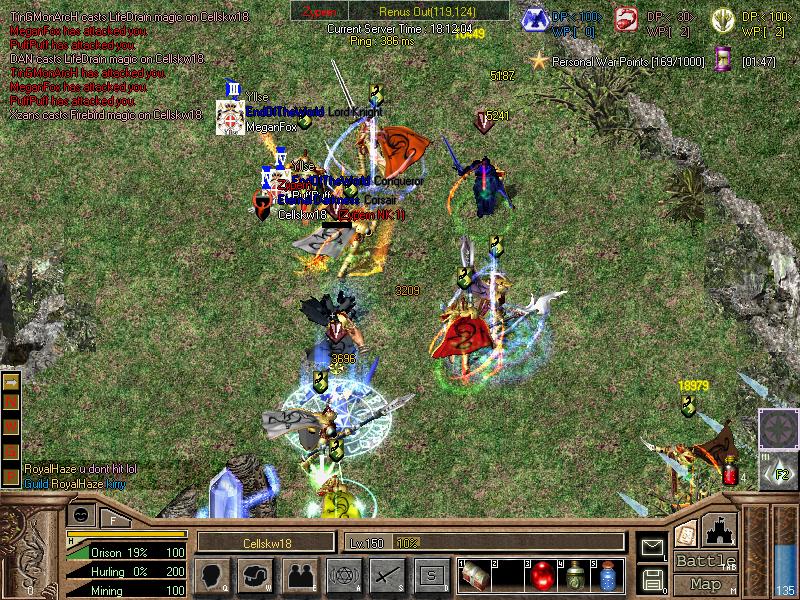The image size is (800, 600).
Task: Toggle the Battle mode button
Action: click(x=706, y=560)
